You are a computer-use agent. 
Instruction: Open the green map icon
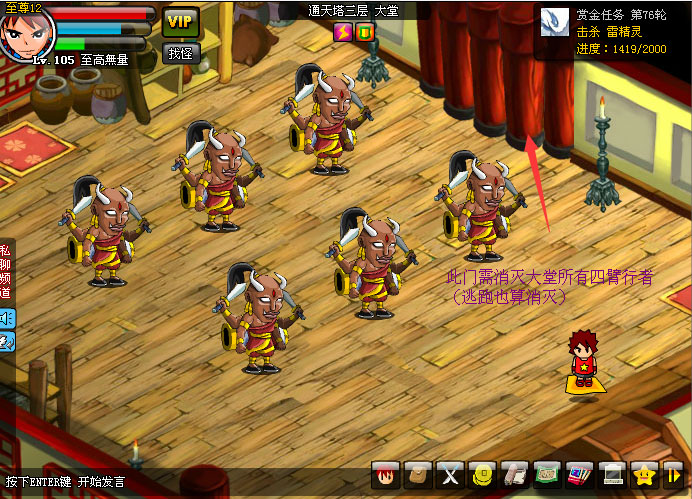click(x=547, y=473)
